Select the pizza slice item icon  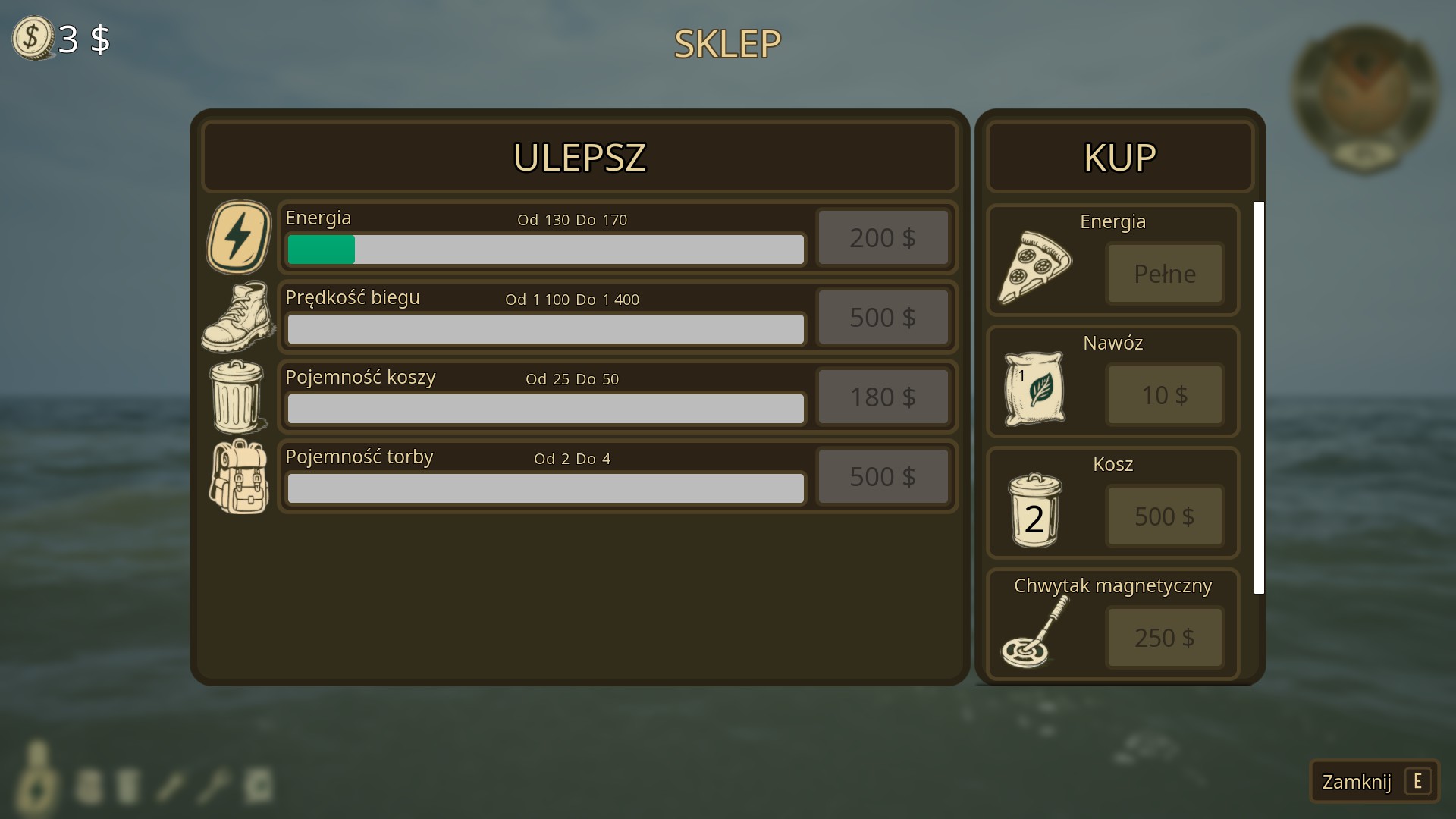click(x=1034, y=267)
